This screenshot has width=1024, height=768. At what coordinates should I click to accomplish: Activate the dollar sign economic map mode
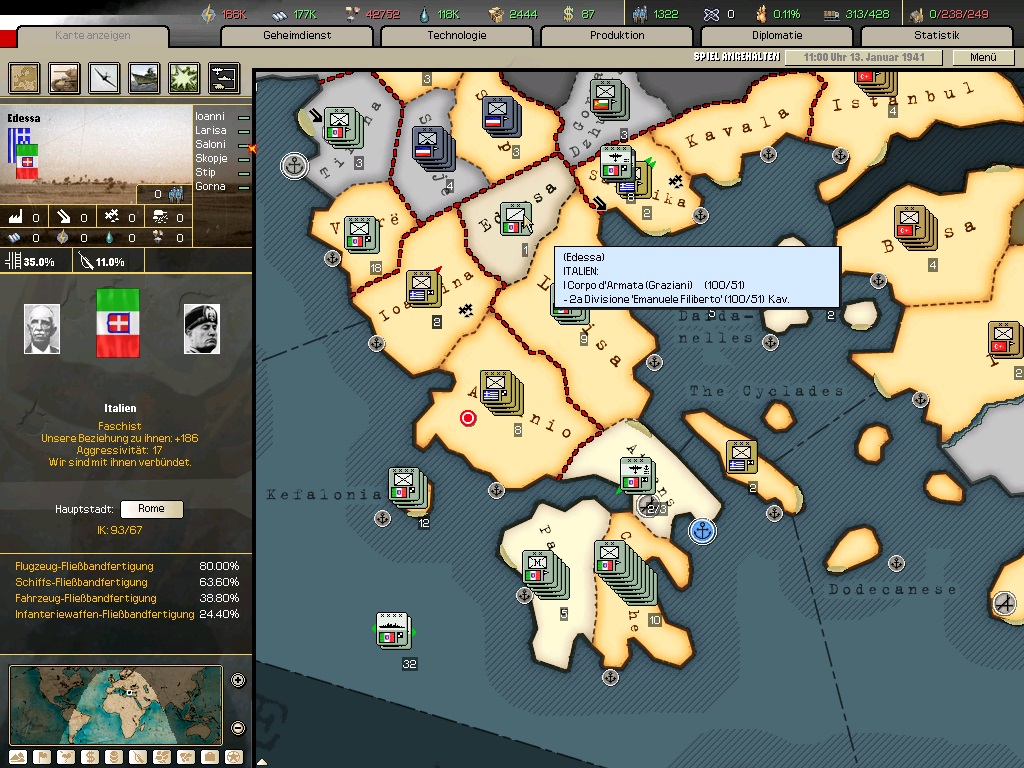coord(90,757)
